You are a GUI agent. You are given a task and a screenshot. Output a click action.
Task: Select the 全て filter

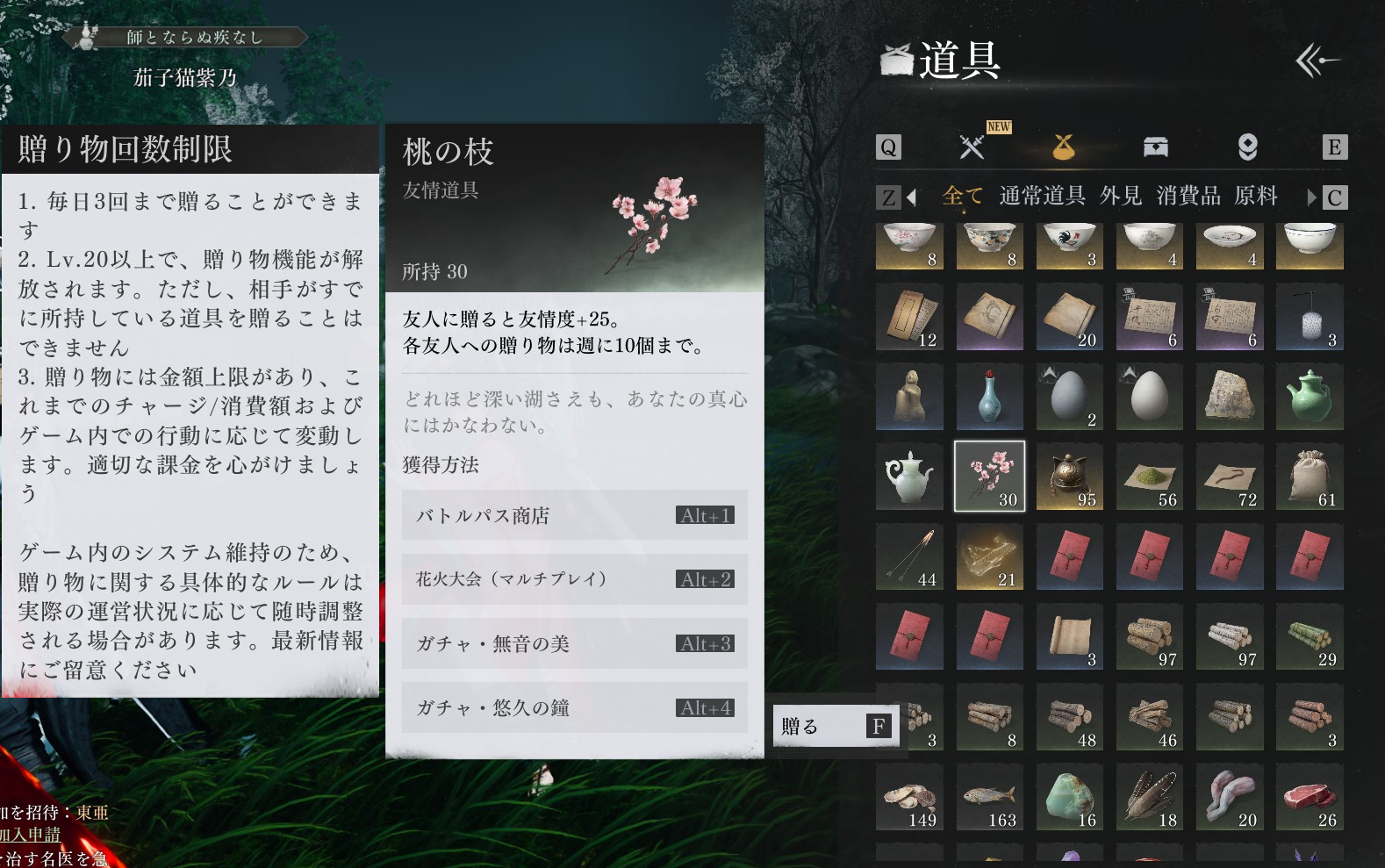[x=962, y=196]
